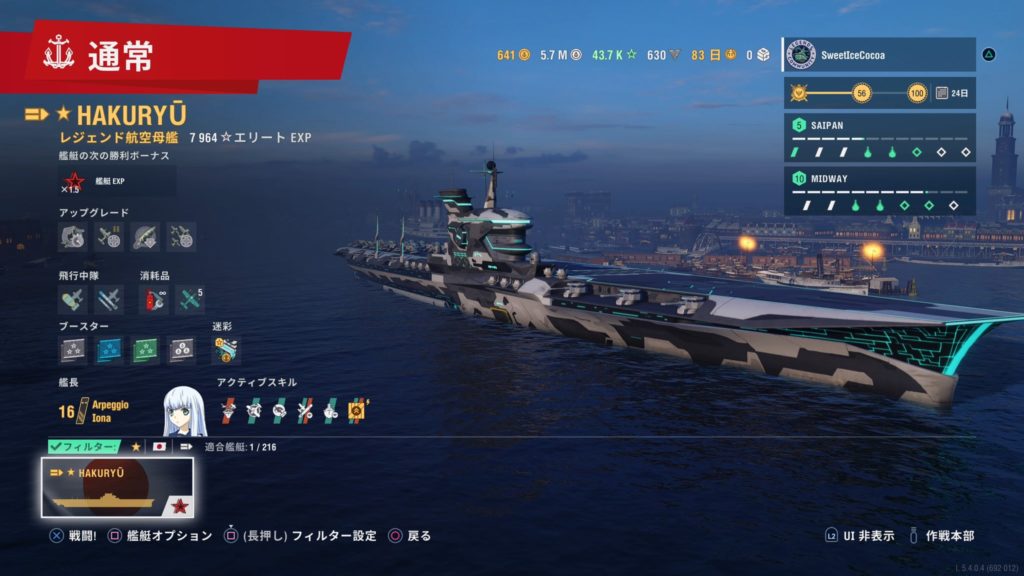Select the fire extinguisher consumable slot
The image size is (1024, 576).
click(155, 298)
